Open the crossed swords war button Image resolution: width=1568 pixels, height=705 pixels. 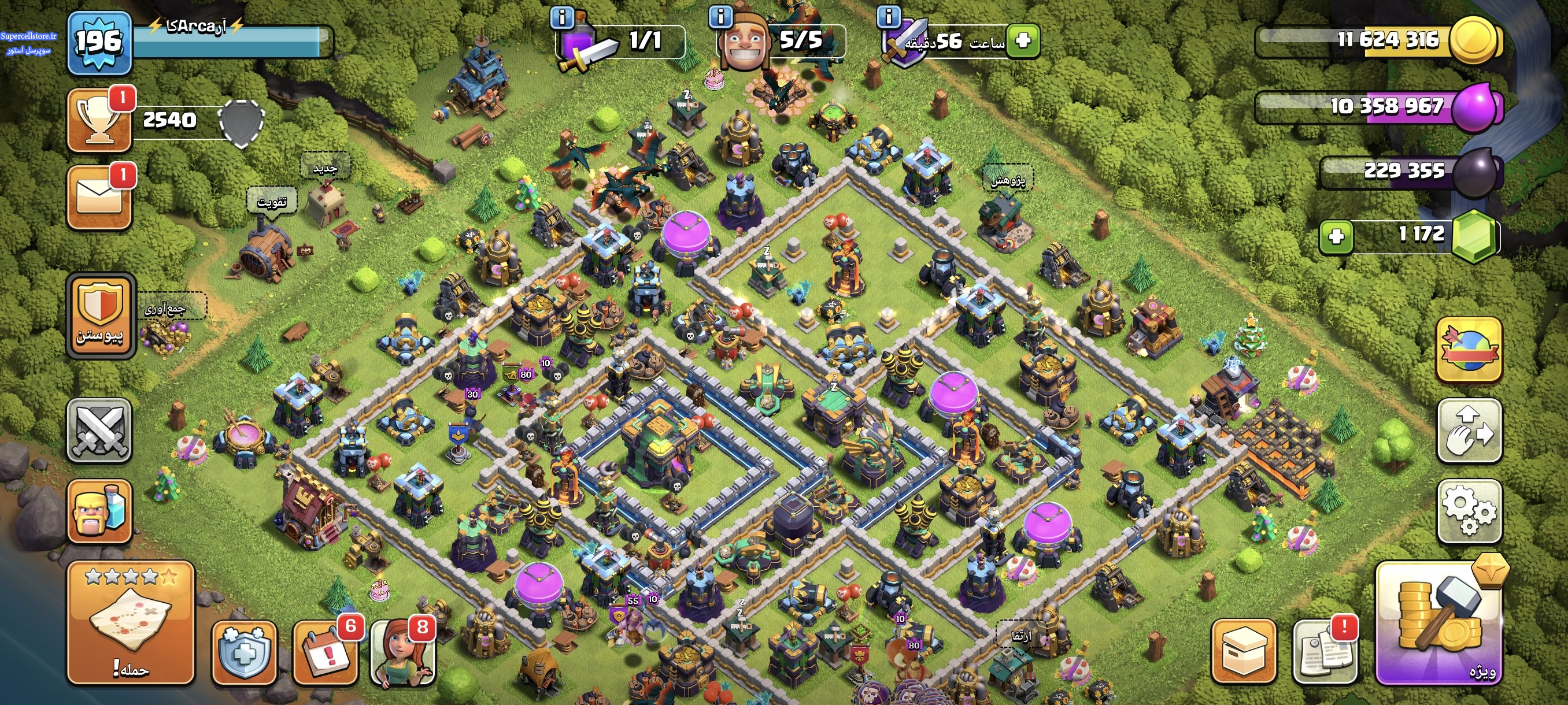[x=99, y=431]
